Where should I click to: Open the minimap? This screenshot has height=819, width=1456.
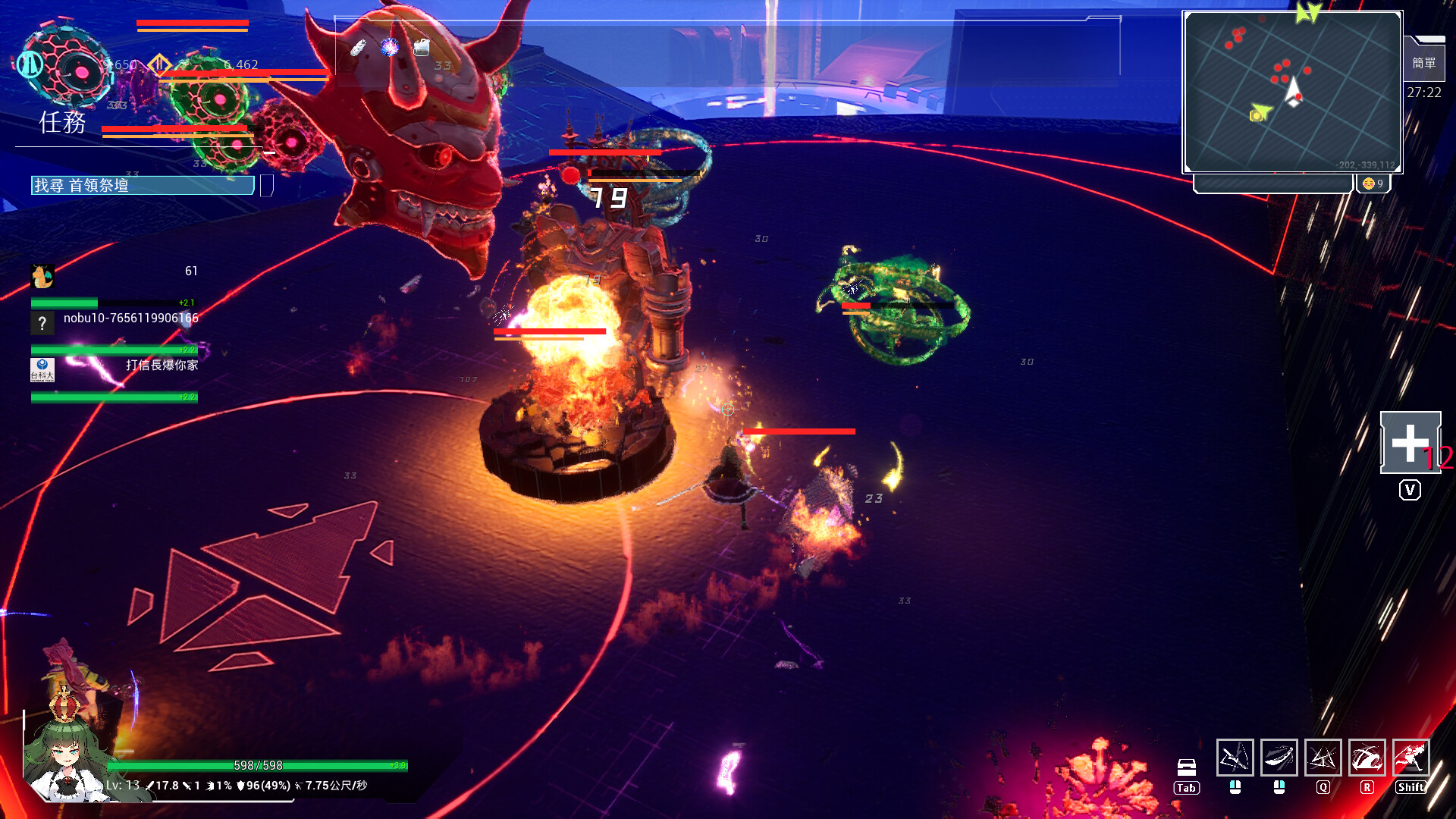coord(1292,92)
